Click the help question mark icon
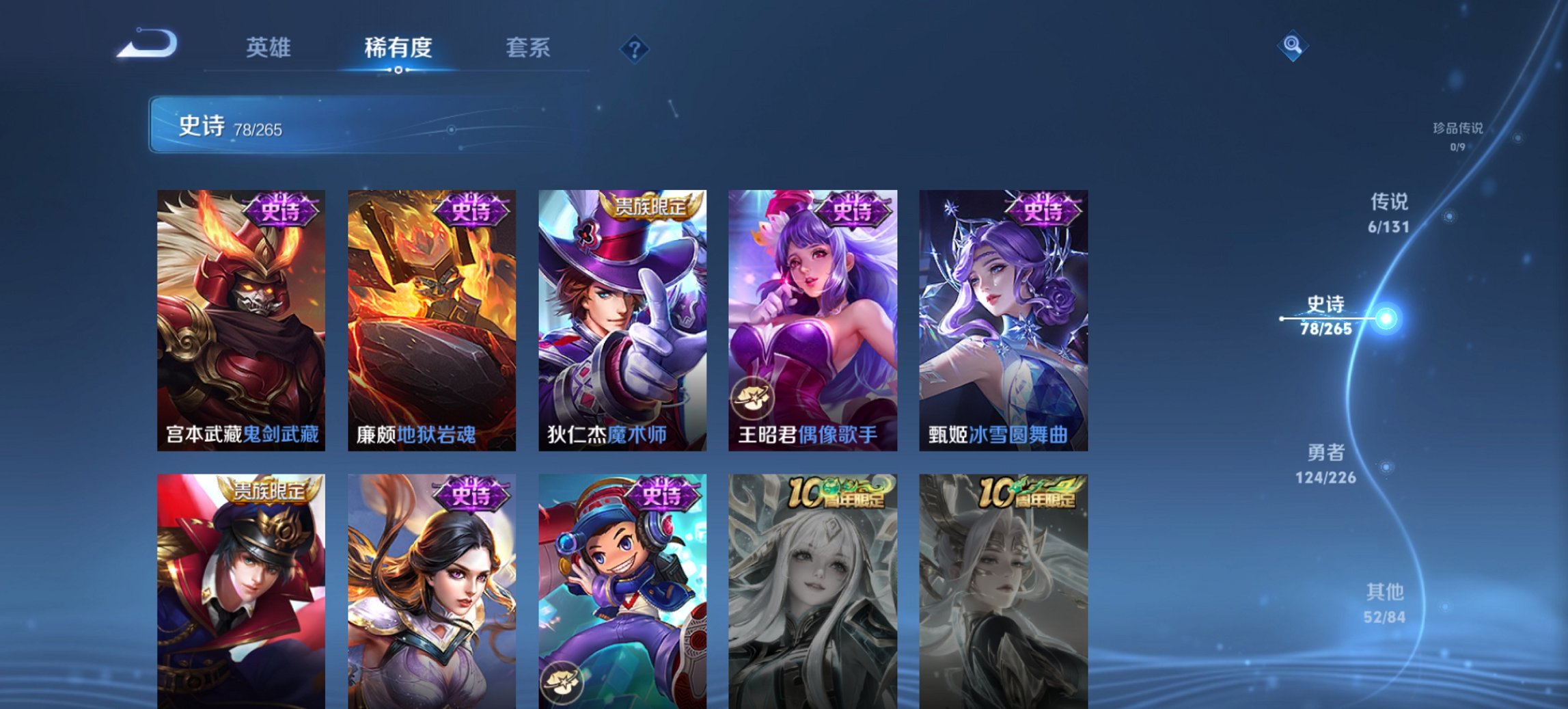This screenshot has height=709, width=1568. [635, 48]
